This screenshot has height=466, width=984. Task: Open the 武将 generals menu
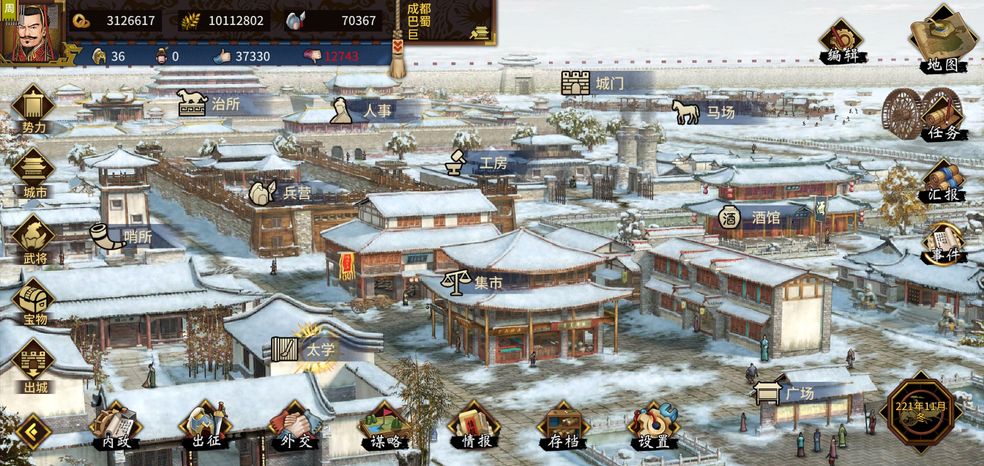(x=33, y=238)
